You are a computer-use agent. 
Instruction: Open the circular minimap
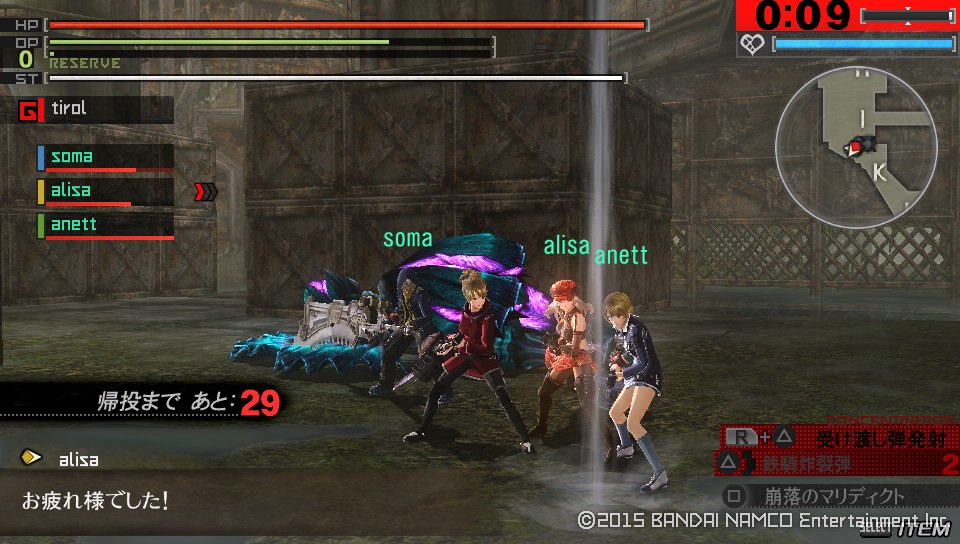pos(856,148)
